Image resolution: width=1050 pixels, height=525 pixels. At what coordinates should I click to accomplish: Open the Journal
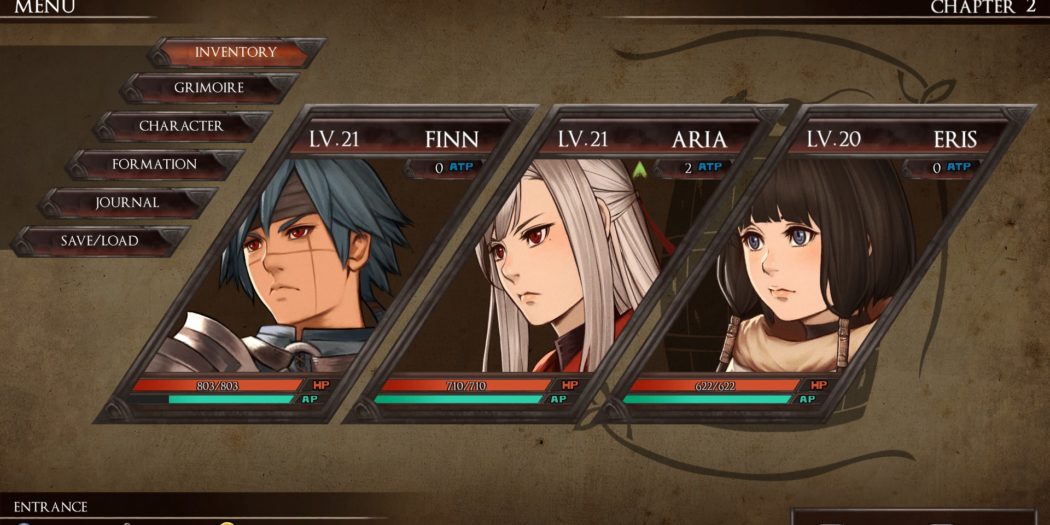tap(127, 202)
